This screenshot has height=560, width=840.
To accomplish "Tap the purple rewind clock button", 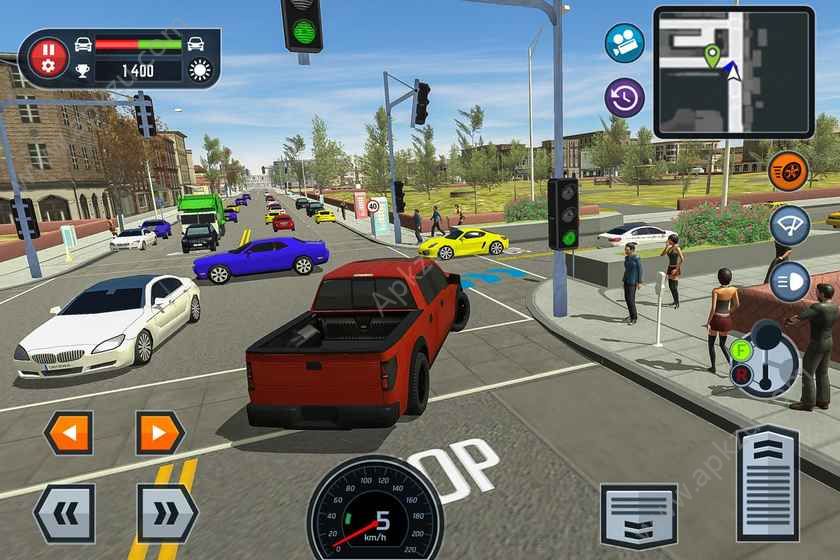I will pyautogui.click(x=624, y=98).
